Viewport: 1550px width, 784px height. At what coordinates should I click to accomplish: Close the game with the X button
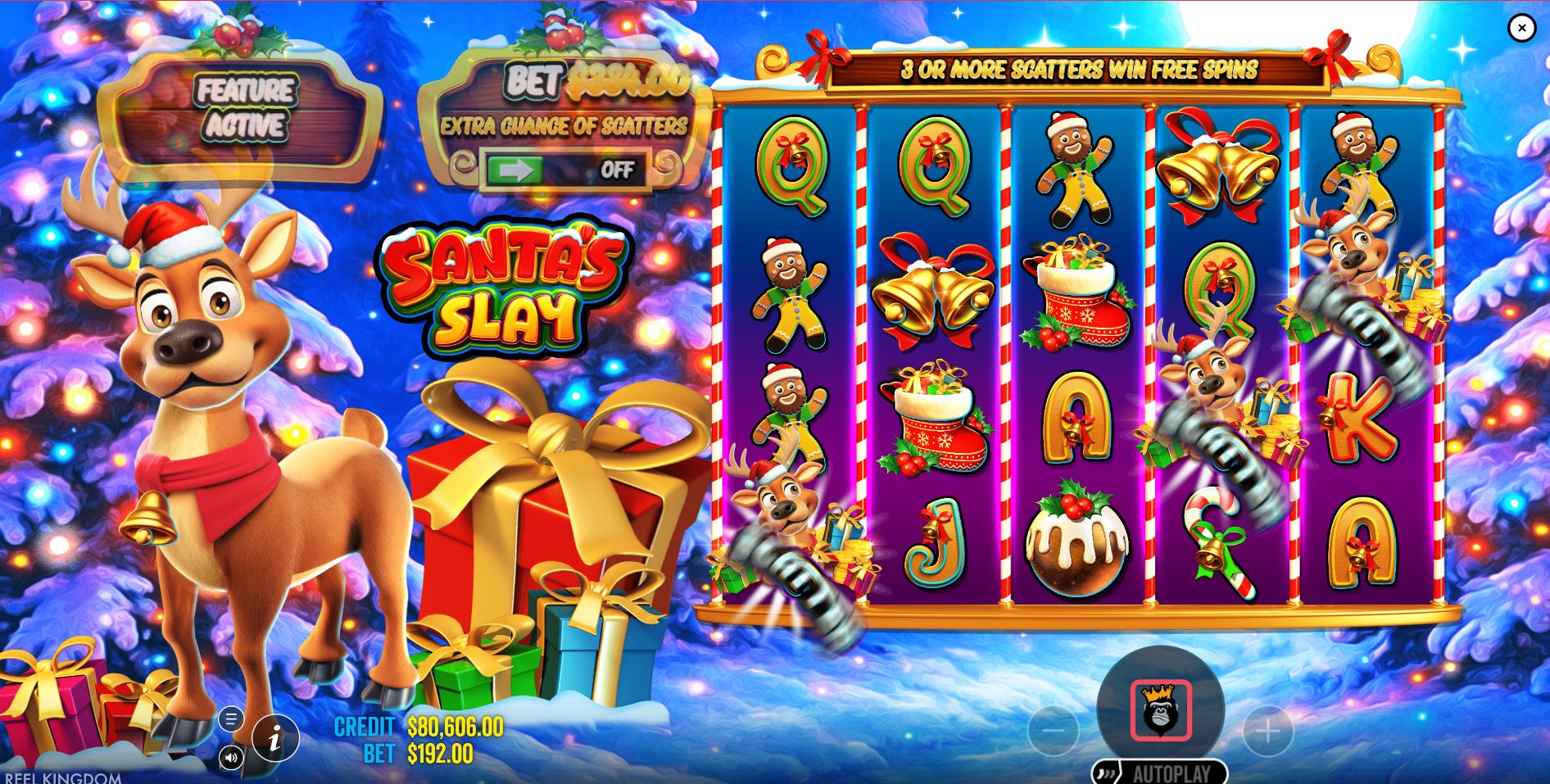[1521, 29]
